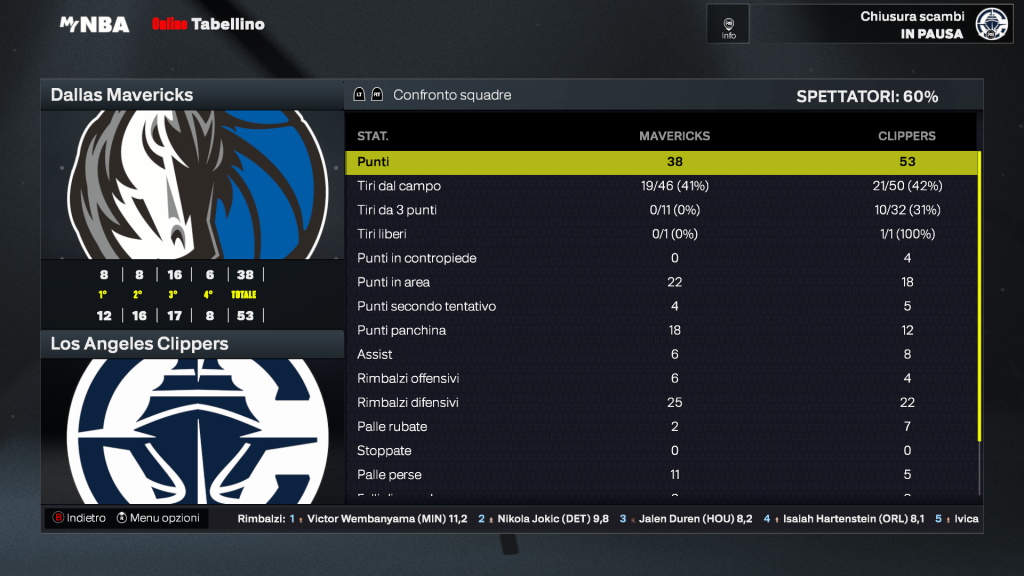Screen dimensions: 1024x576
Task: Select the Assist stat row
Action: tap(660, 354)
